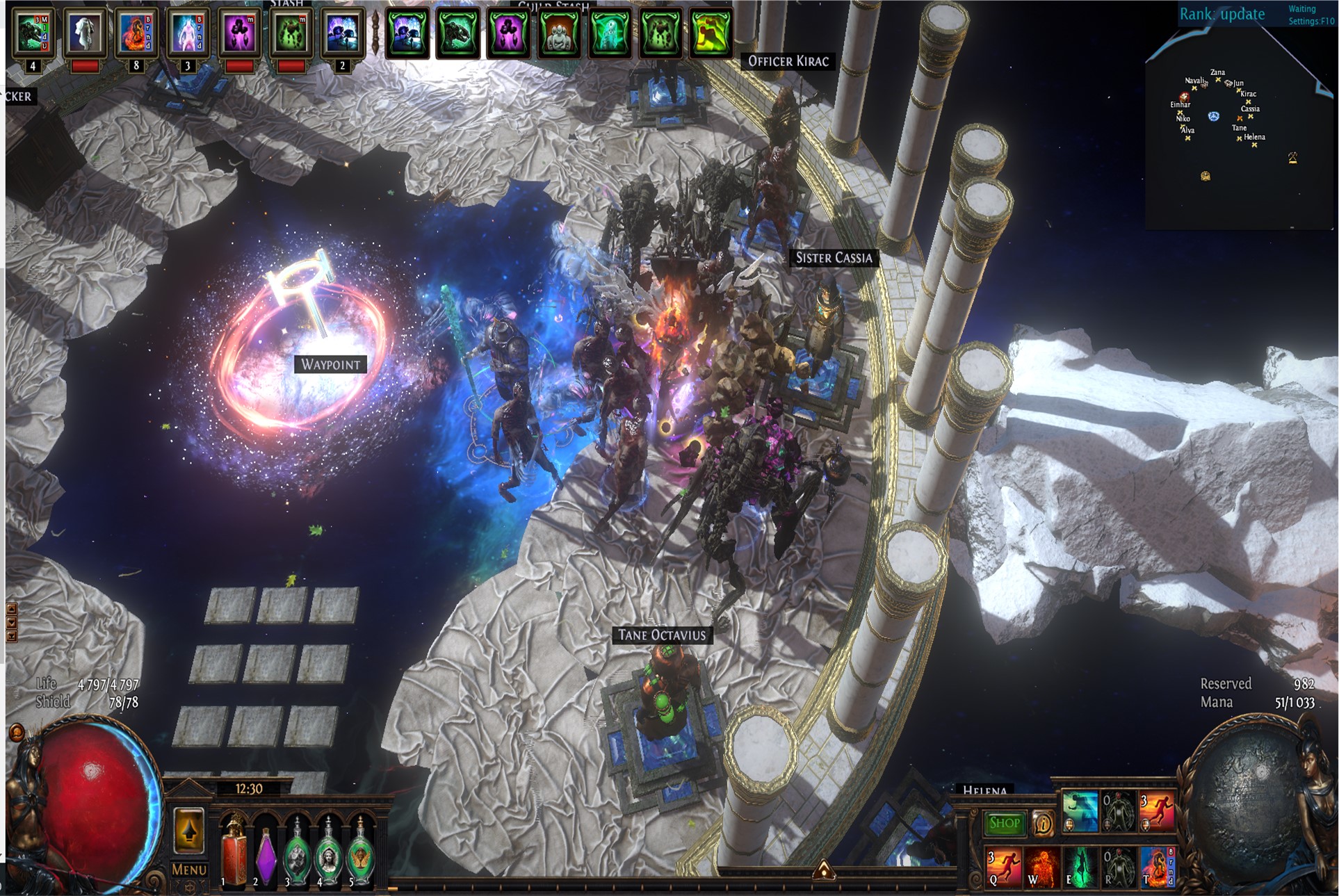Select the Waypoint label
Viewport: 1339px width, 896px height.
point(330,364)
